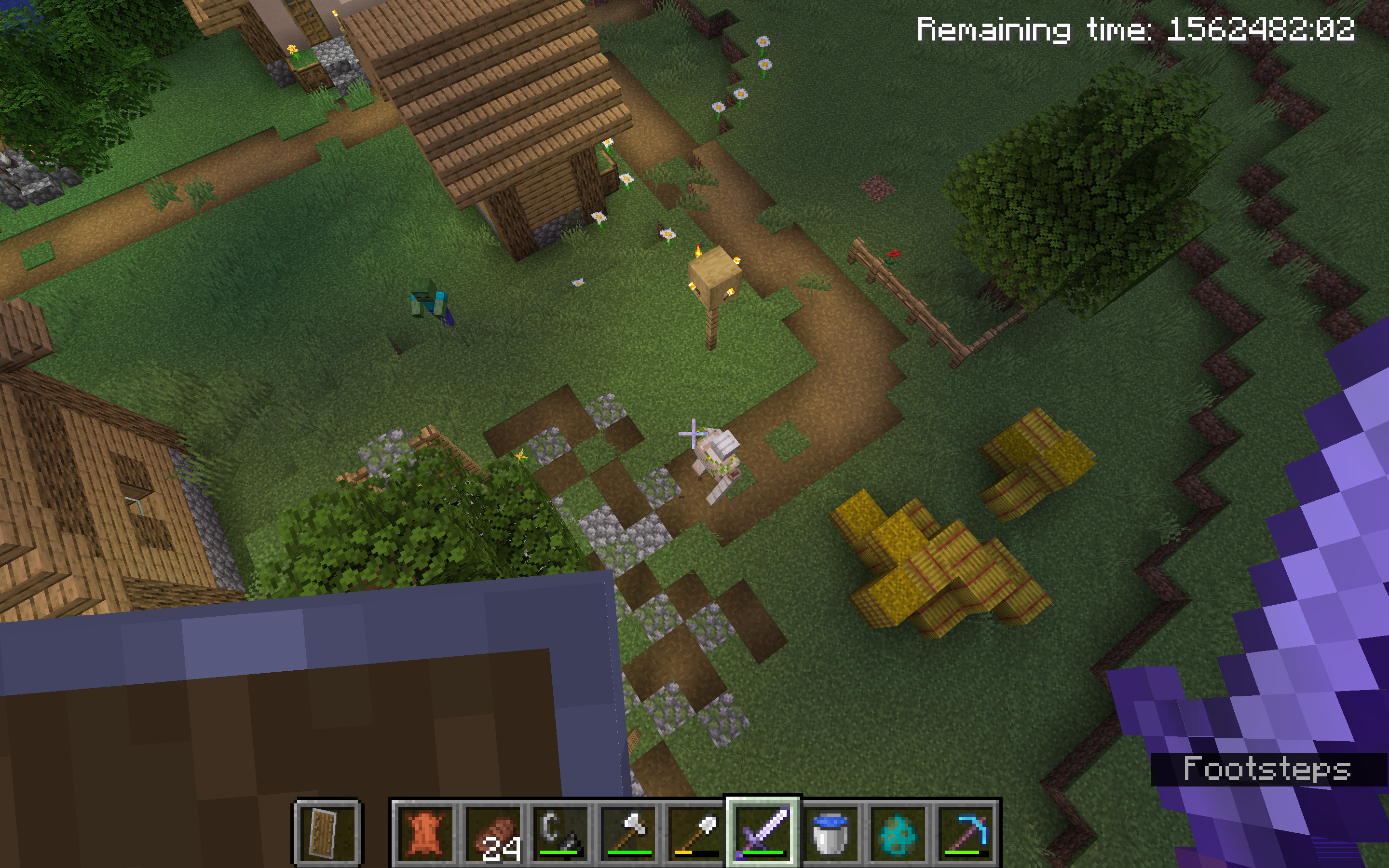Image resolution: width=1389 pixels, height=868 pixels.
Task: Choose the stack of 24 bread
Action: pyautogui.click(x=492, y=832)
